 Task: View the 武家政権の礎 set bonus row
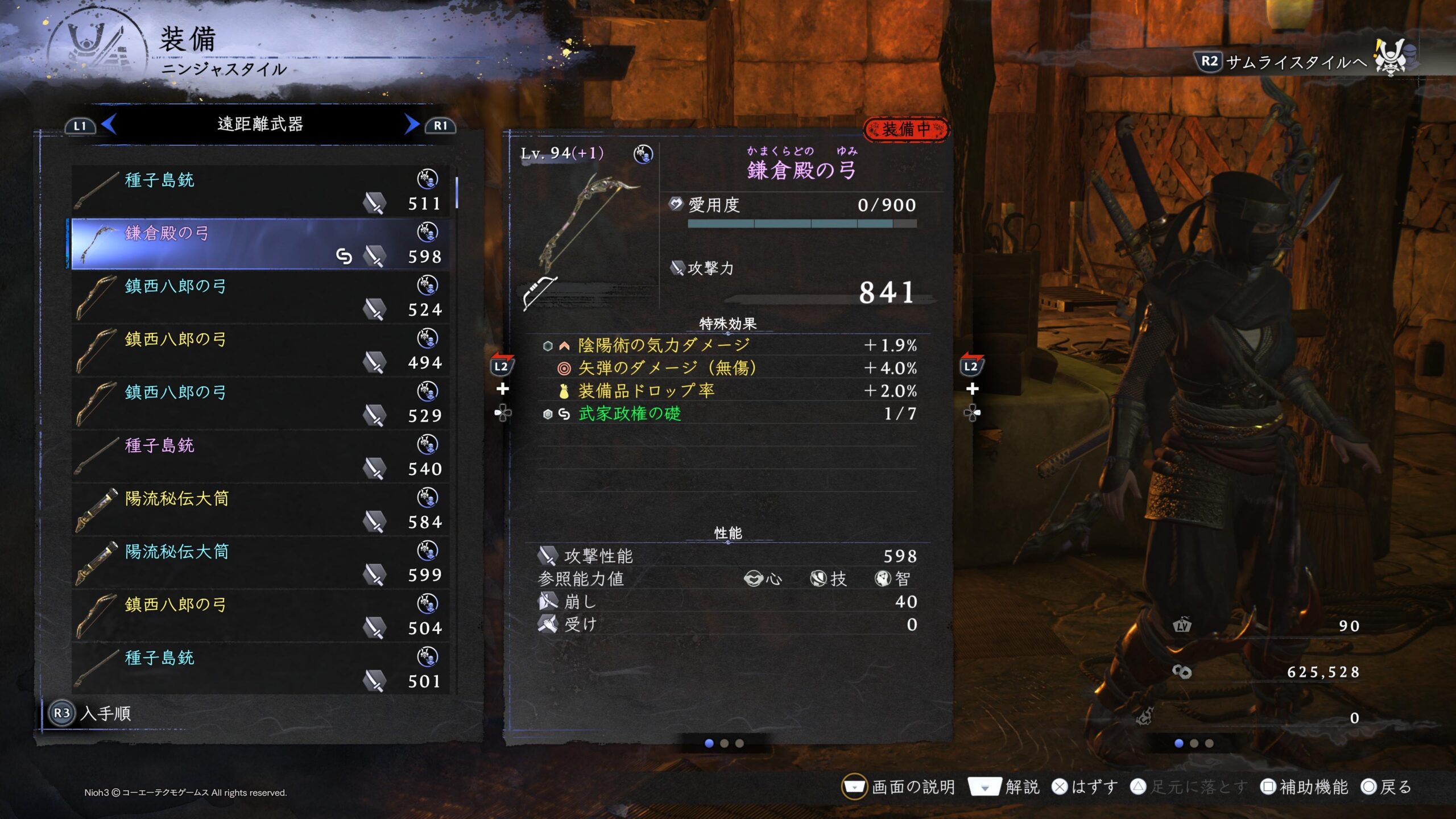coord(728,414)
